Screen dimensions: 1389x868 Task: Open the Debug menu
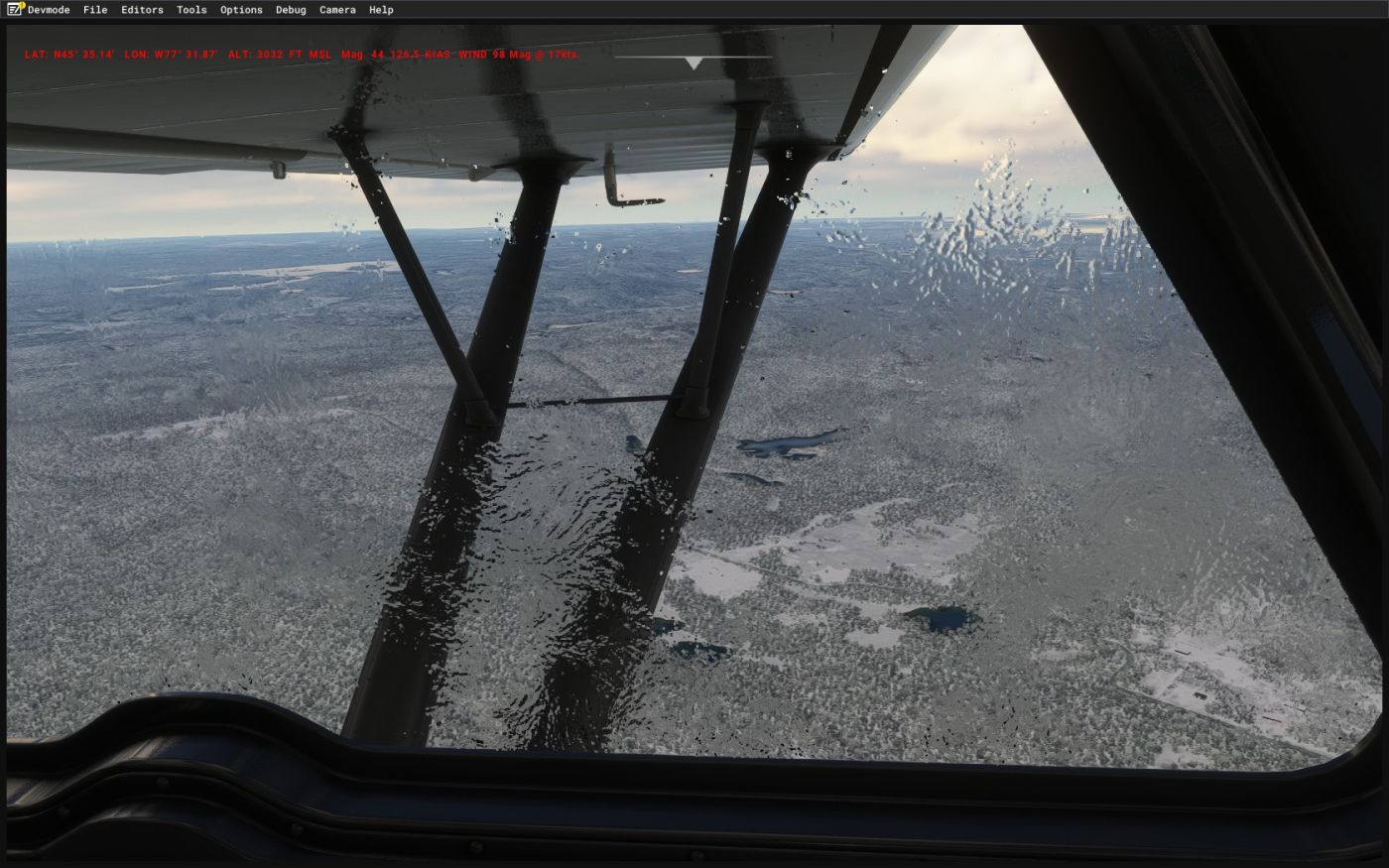pos(291,10)
